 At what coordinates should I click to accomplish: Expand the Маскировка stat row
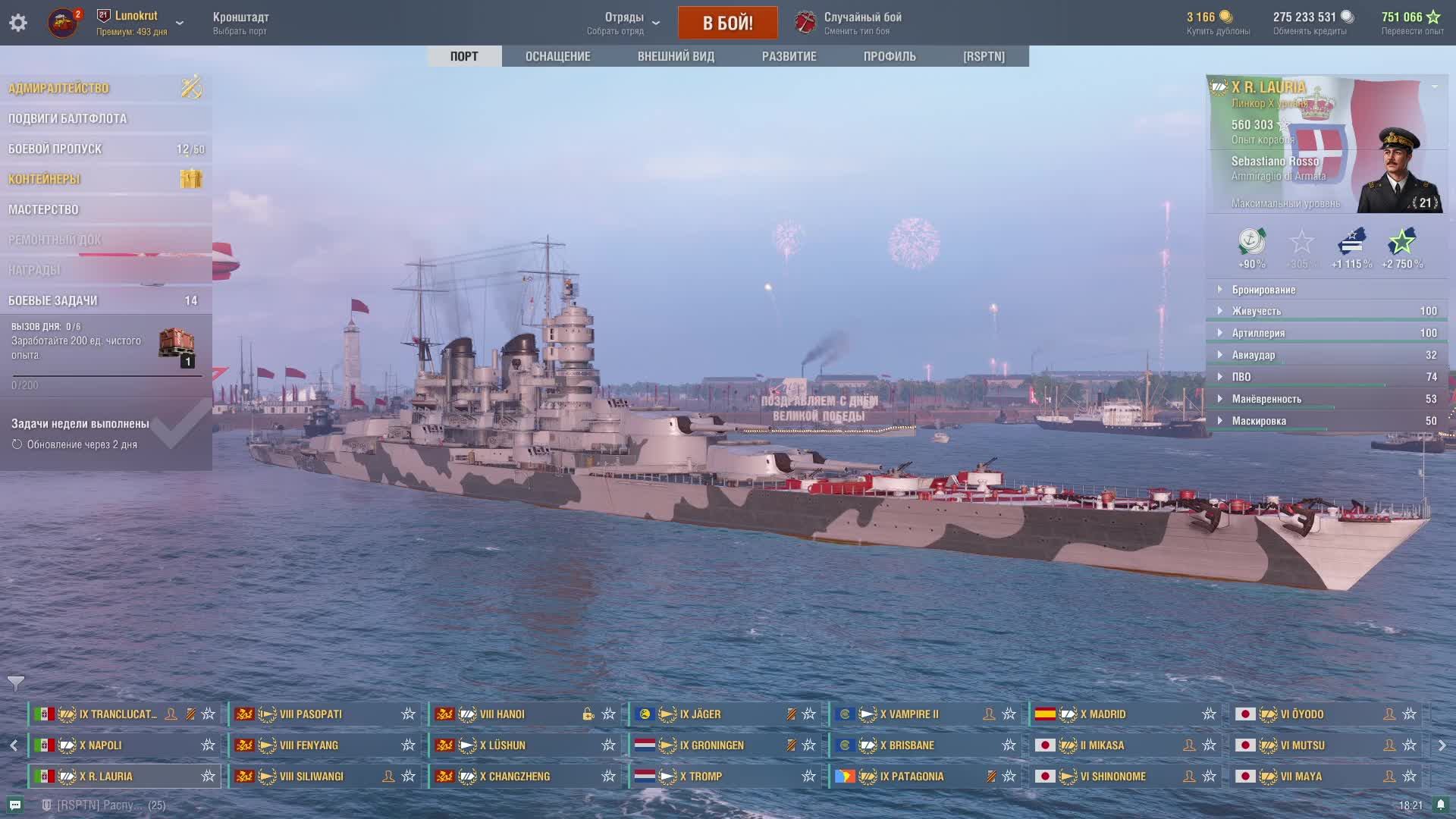click(1259, 421)
